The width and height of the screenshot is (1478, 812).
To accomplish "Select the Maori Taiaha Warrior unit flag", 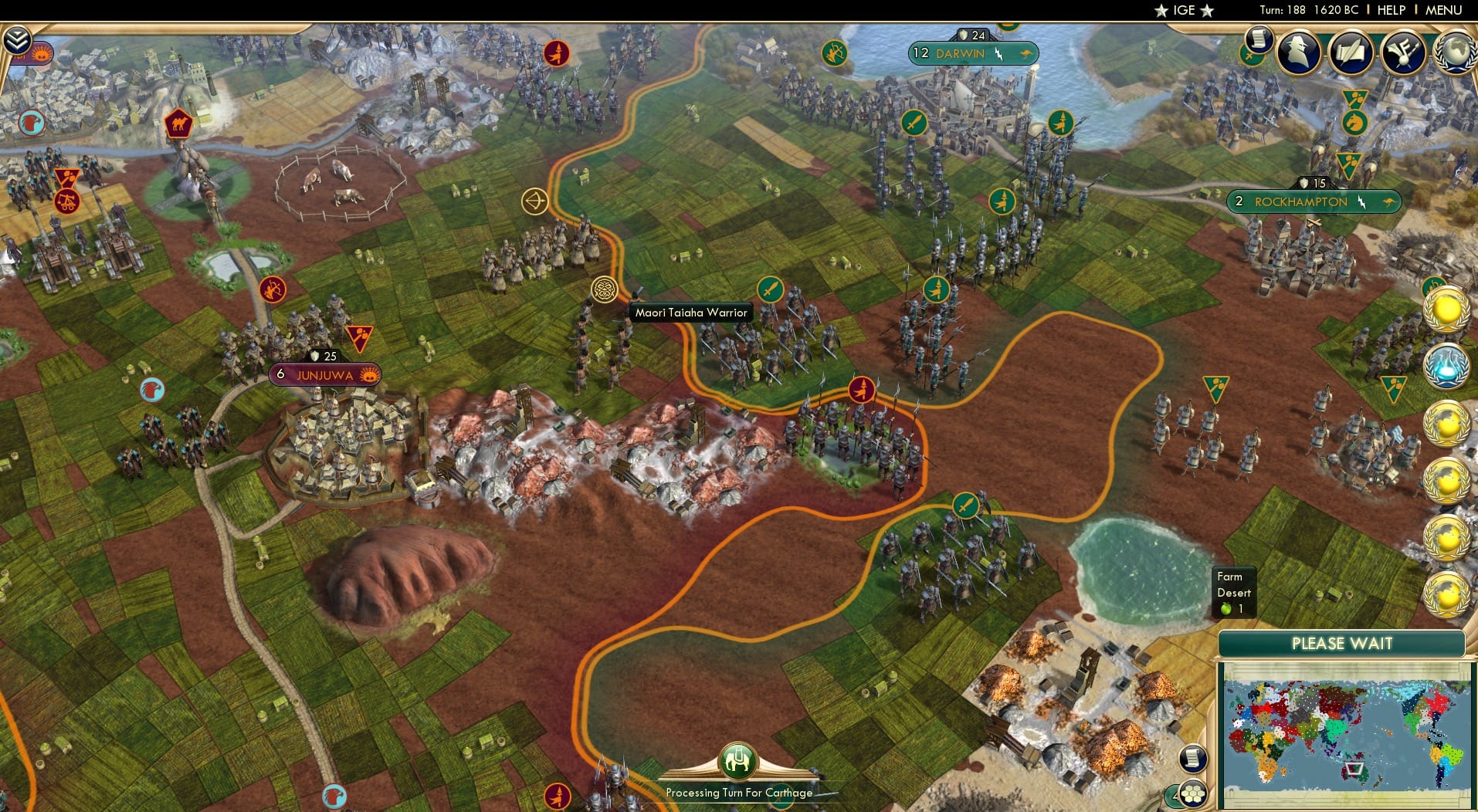I will click(x=603, y=288).
